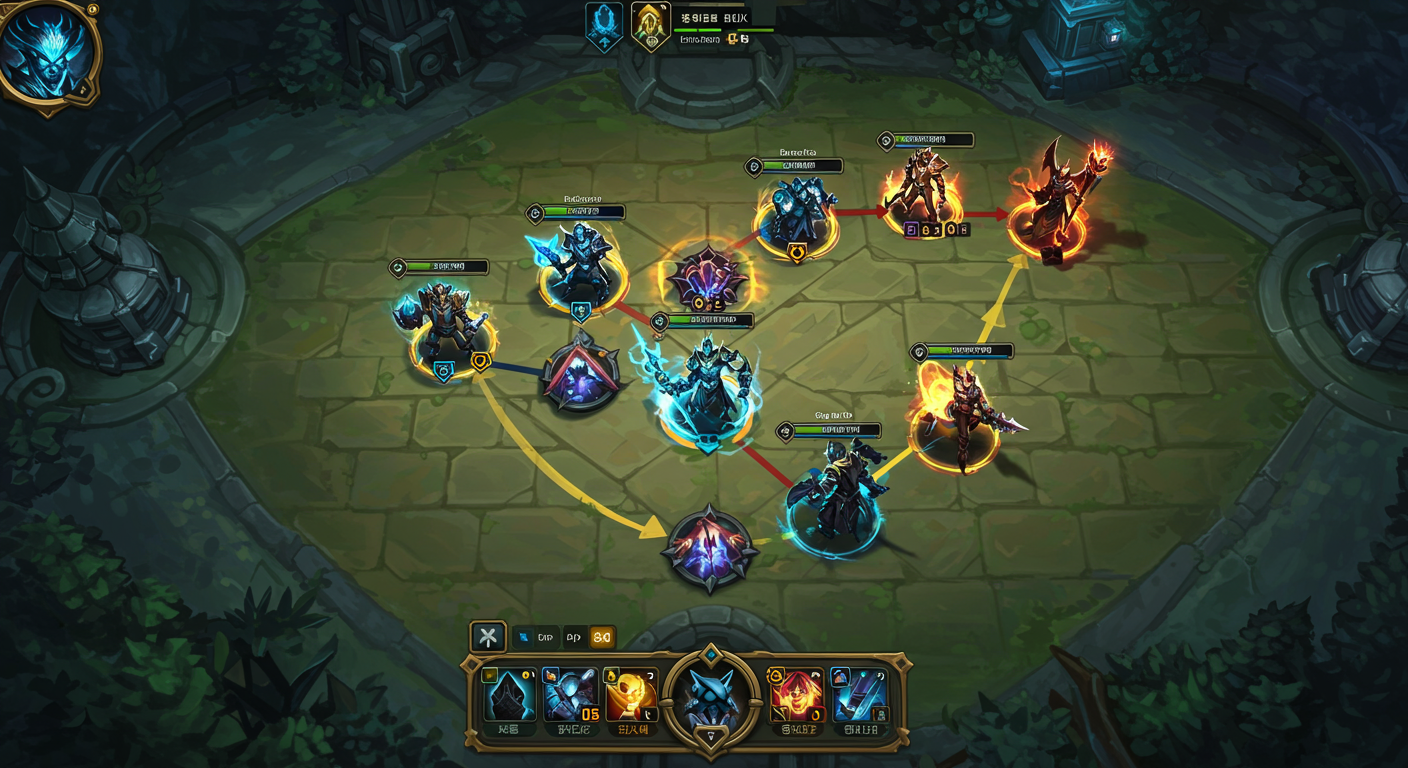
Task: Pick the glowing blue sword ability card
Action: coord(860,695)
